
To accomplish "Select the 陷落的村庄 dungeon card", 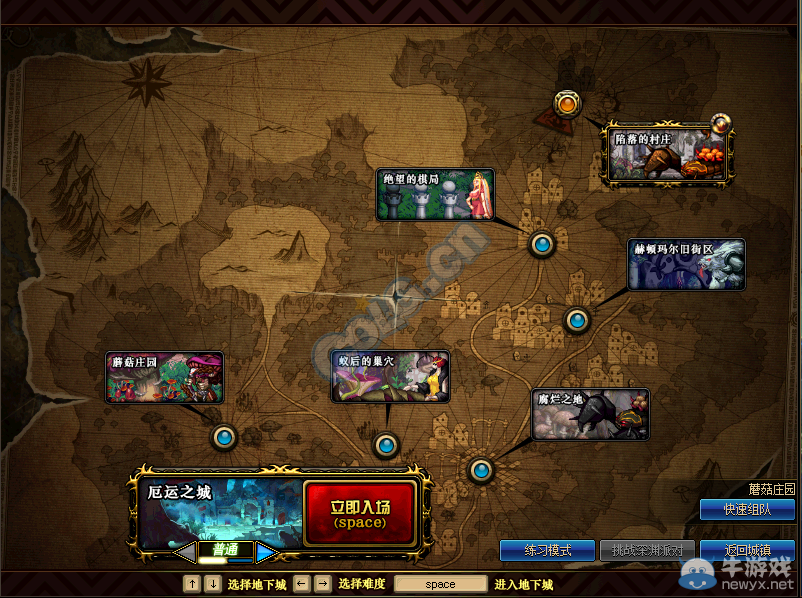I will coord(667,153).
